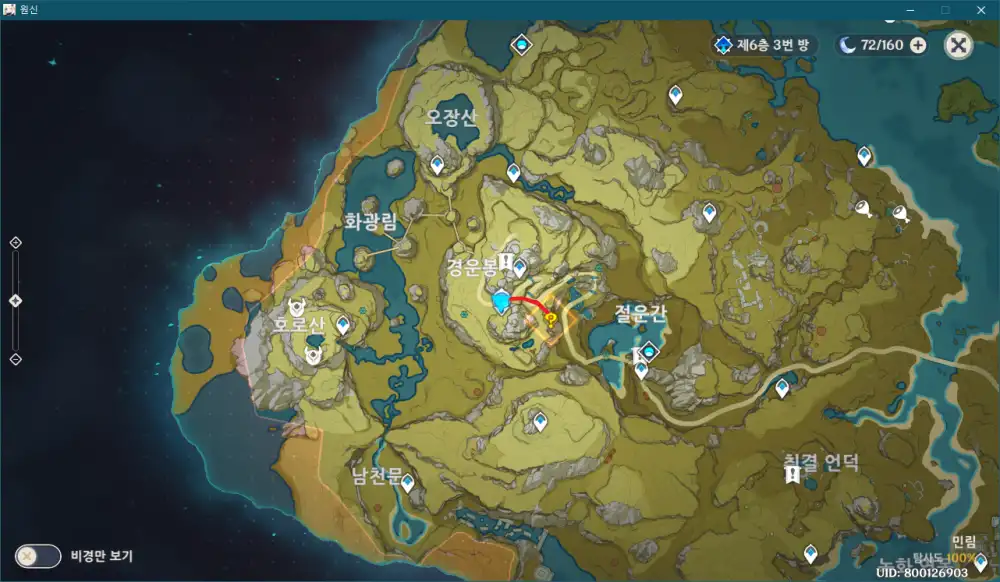Close the map with the X button
This screenshot has height=582, width=1000.
958,44
